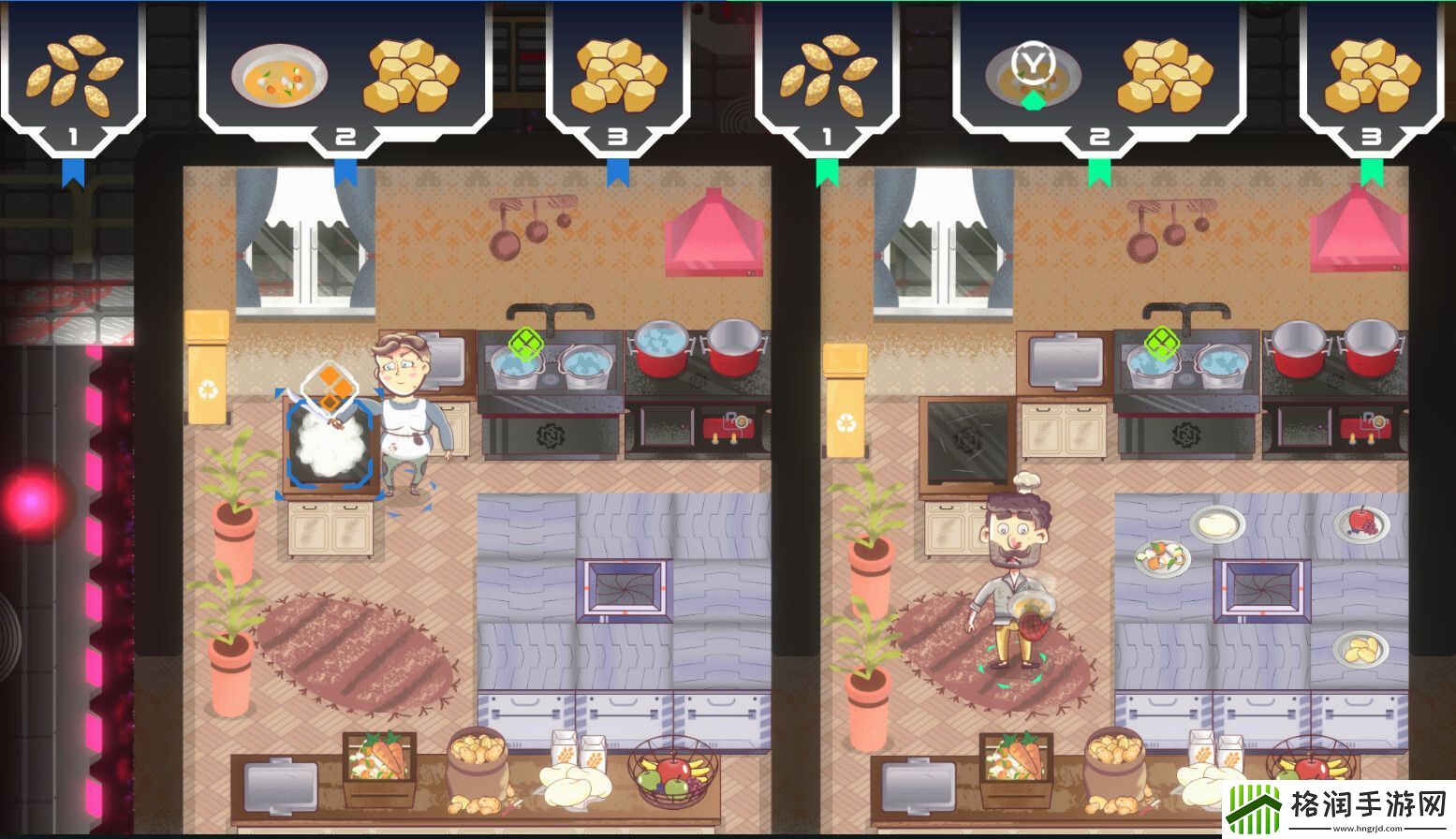
Task: Switch to order ticket number 2
Action: tap(344, 134)
